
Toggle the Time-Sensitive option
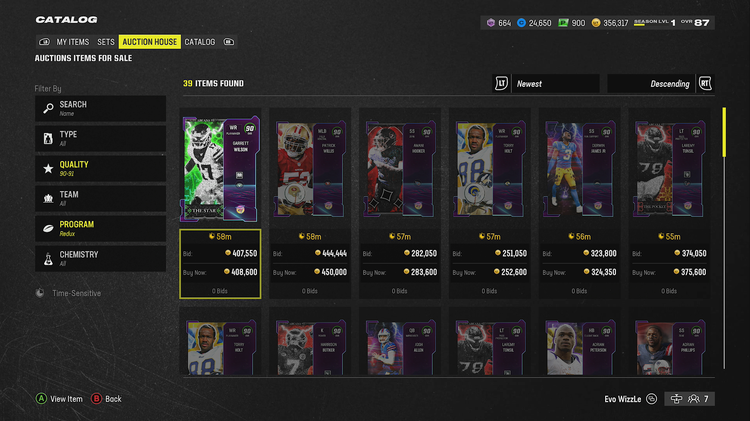click(70, 293)
